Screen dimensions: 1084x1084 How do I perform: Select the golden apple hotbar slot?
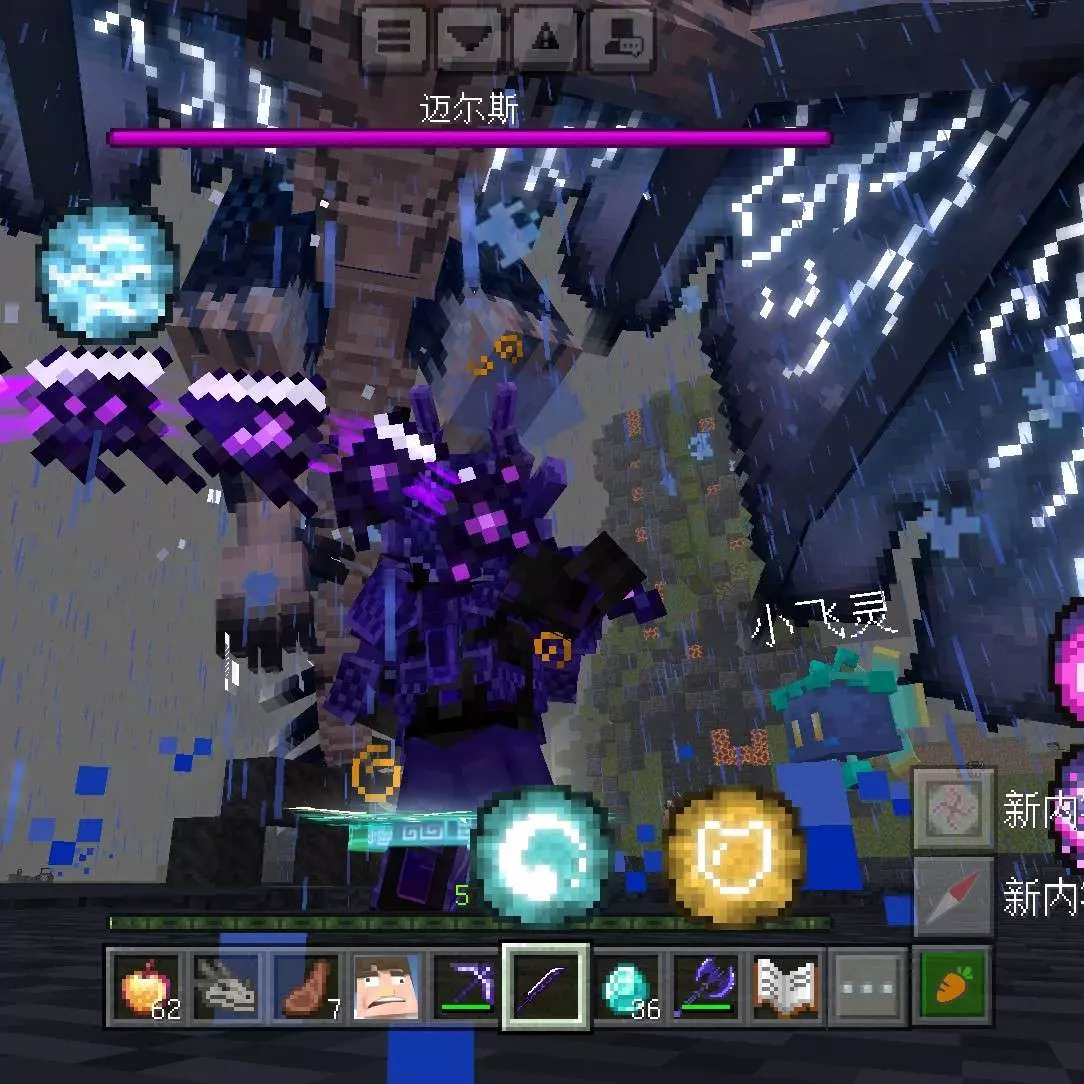(147, 987)
